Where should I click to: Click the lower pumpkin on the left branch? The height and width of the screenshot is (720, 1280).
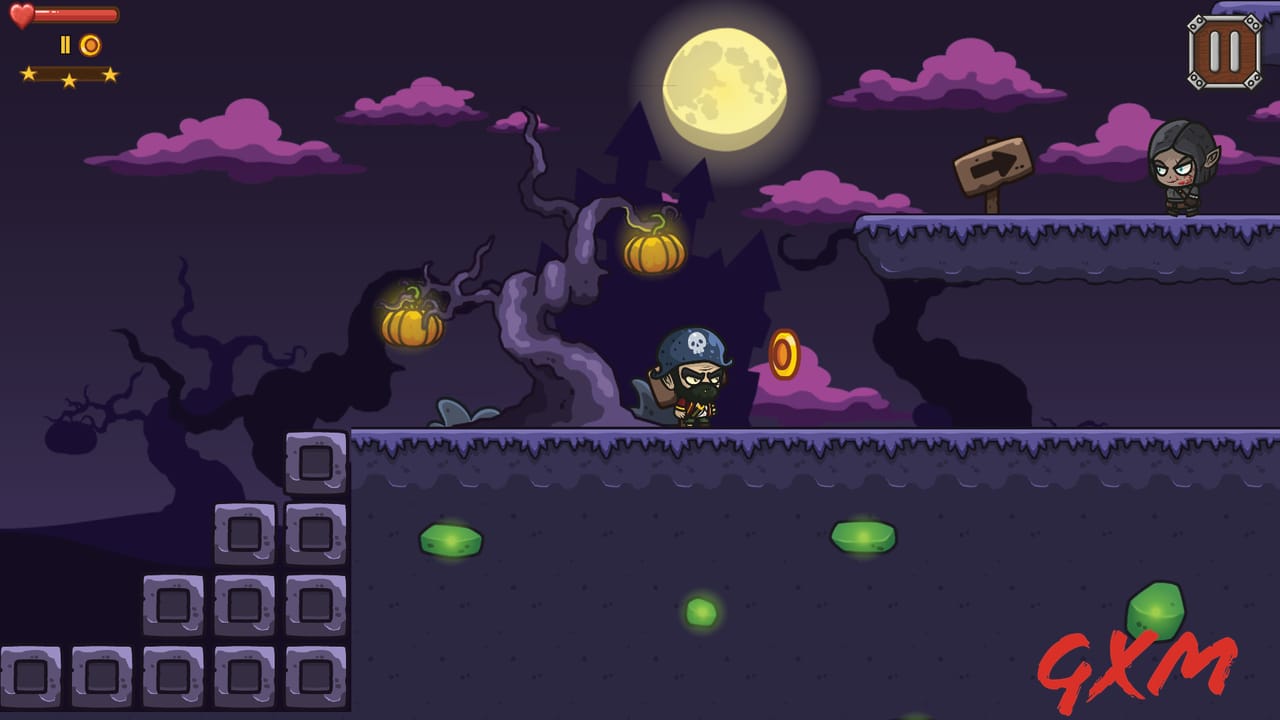(413, 327)
